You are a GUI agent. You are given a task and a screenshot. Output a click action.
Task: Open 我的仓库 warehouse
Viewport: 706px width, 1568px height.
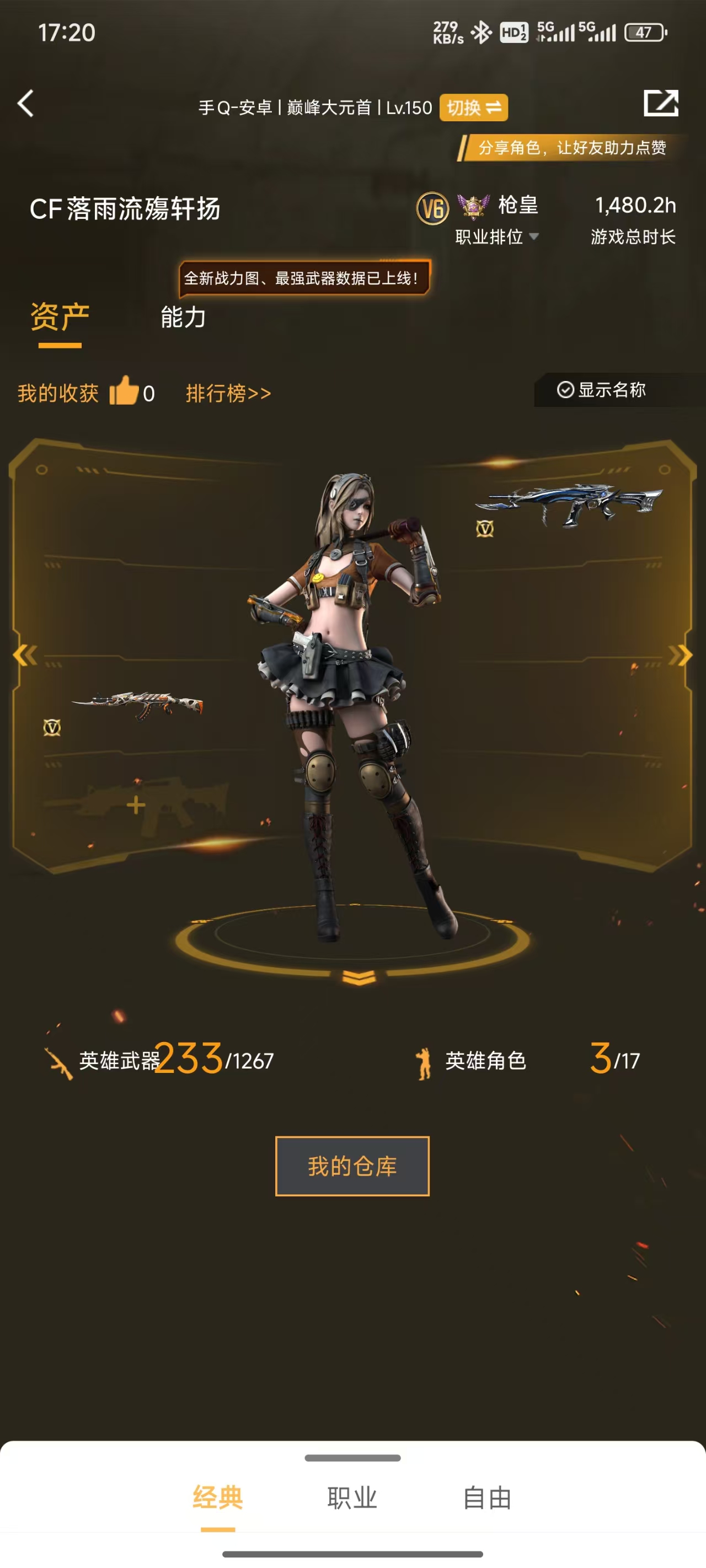point(352,1166)
